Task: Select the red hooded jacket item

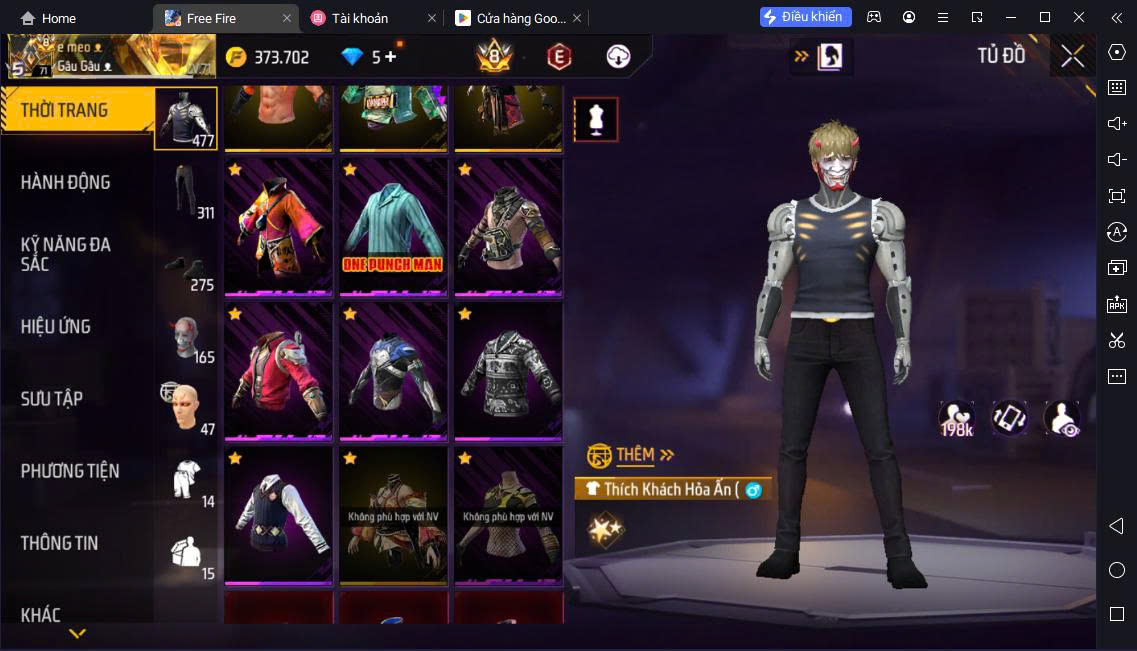Action: click(x=278, y=372)
